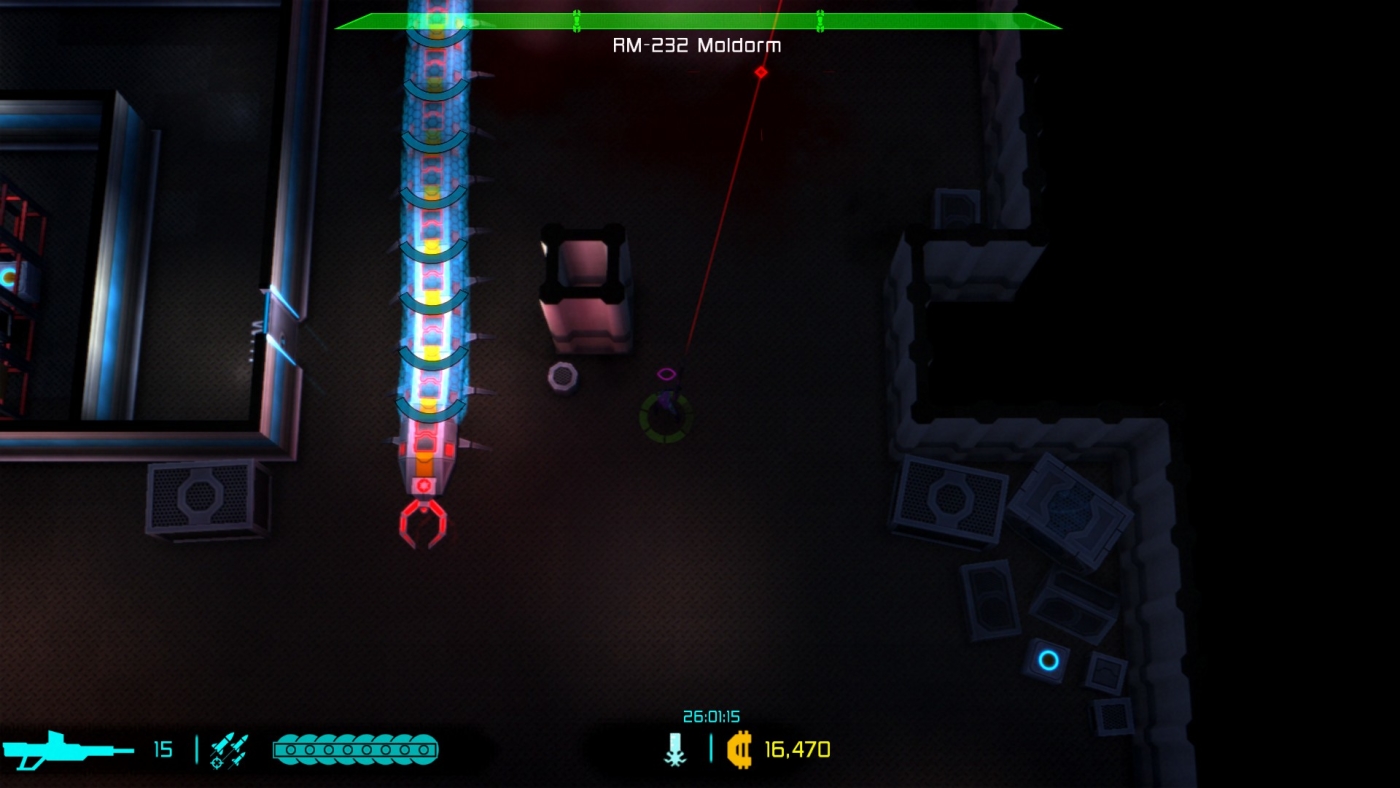Click the Moldorm's red claw head
The height and width of the screenshot is (788, 1400).
[x=424, y=520]
